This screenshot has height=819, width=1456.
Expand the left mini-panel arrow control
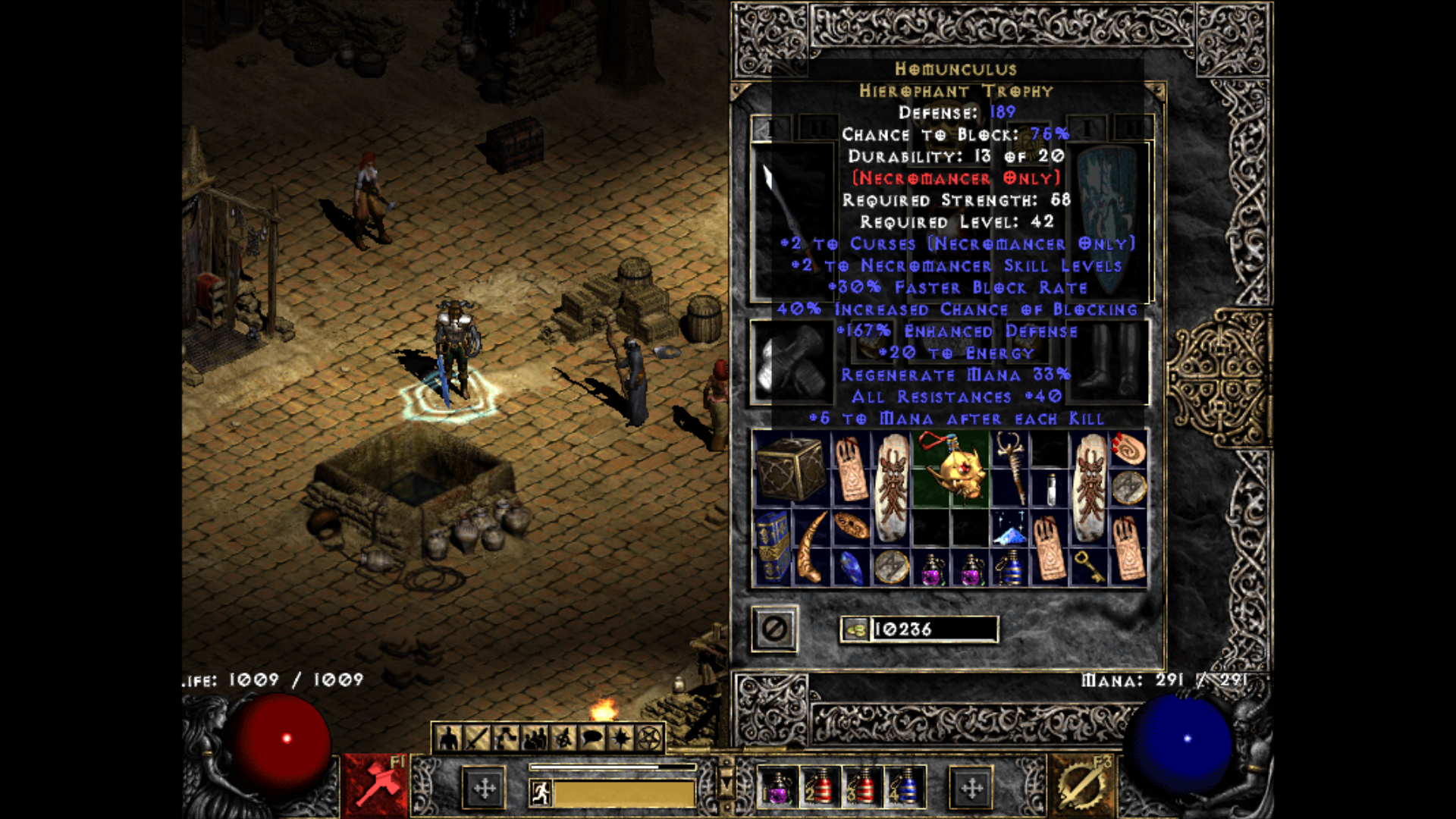pyautogui.click(x=484, y=789)
